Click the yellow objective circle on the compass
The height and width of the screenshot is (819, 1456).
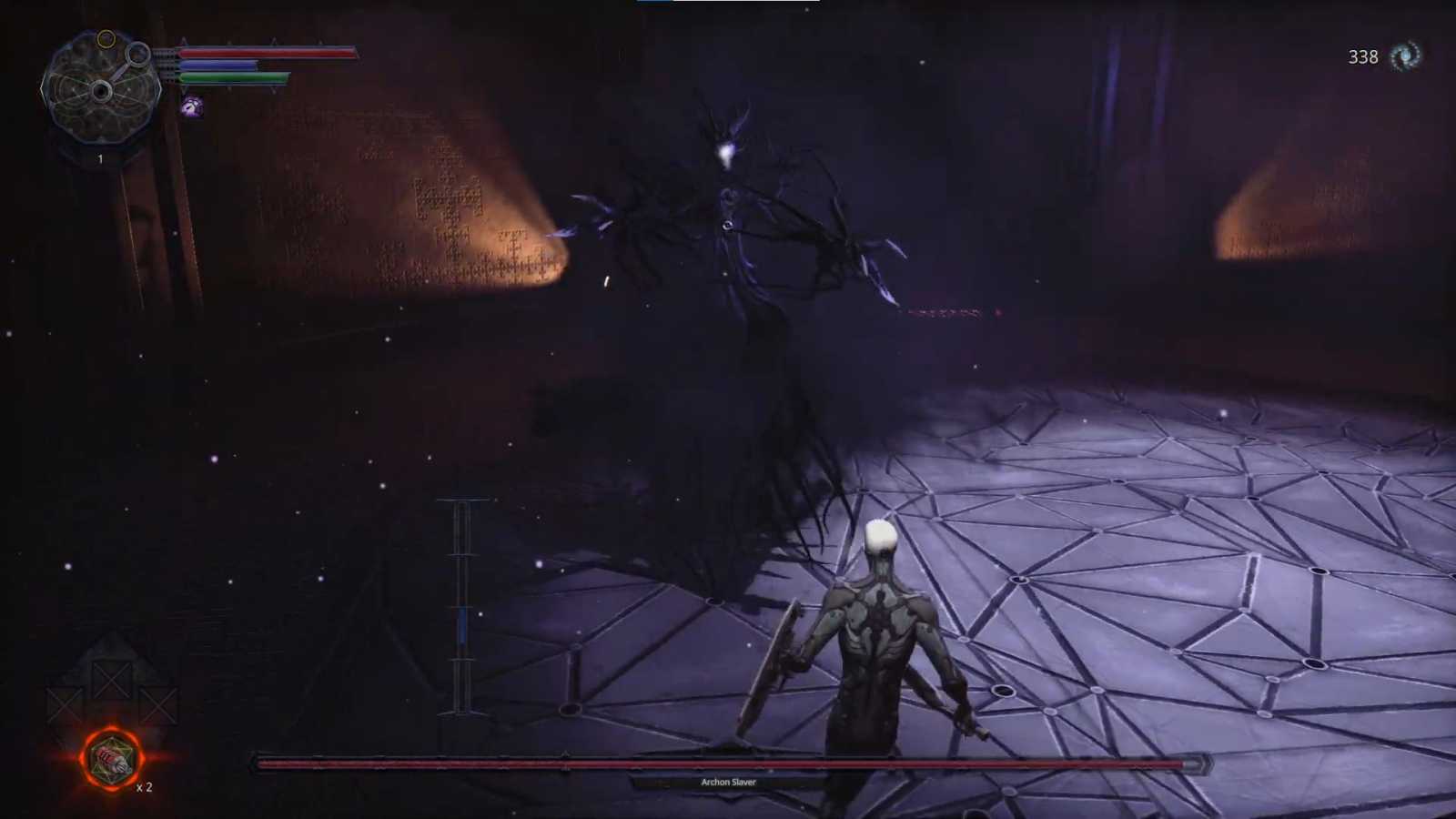pos(106,37)
